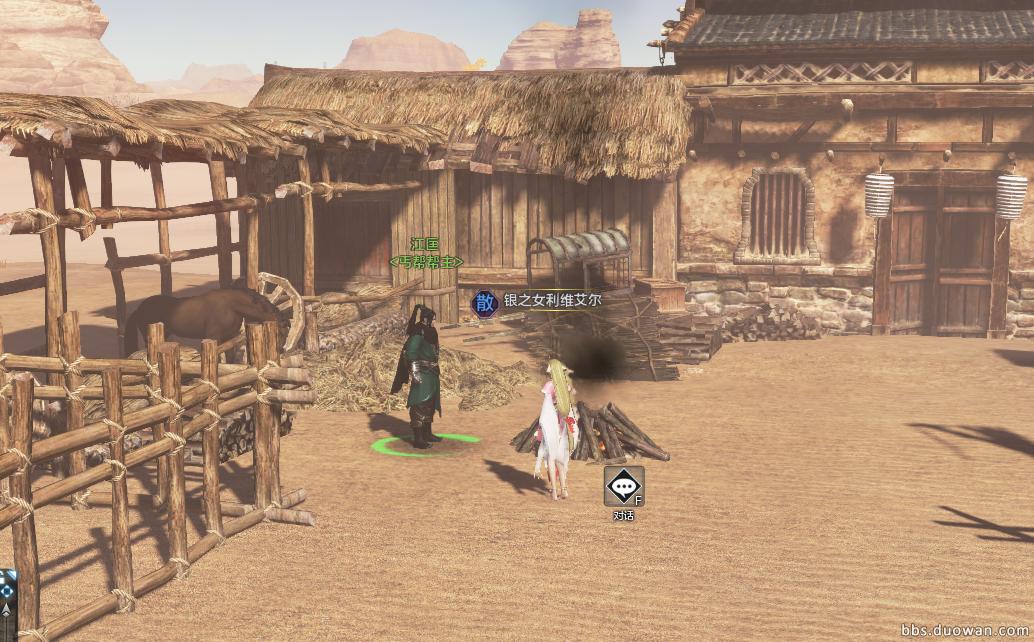The height and width of the screenshot is (642, 1034).
Task: Click the 对话 speech bubble talk icon
Action: (623, 487)
